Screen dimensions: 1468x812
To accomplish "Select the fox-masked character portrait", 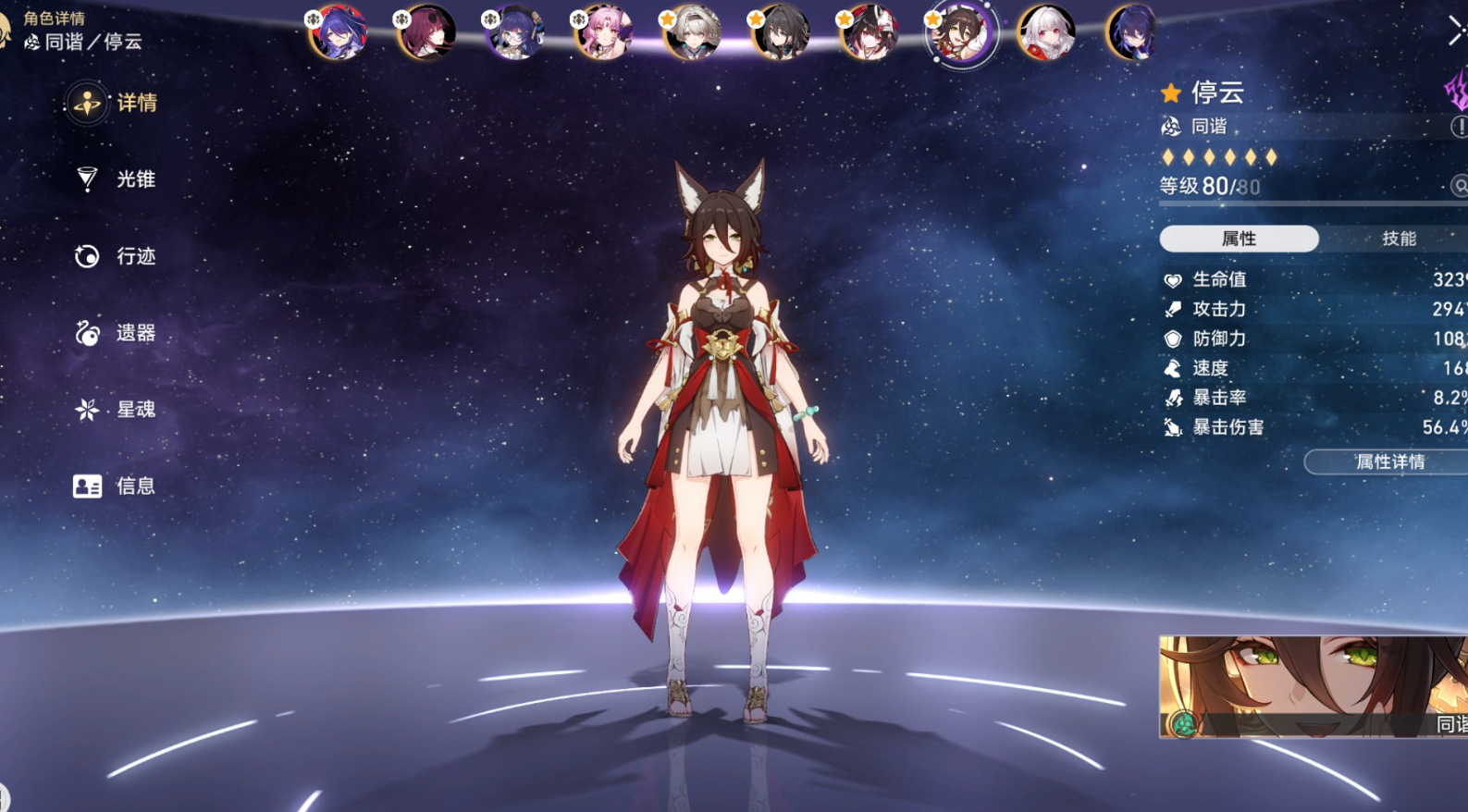I will point(869,32).
